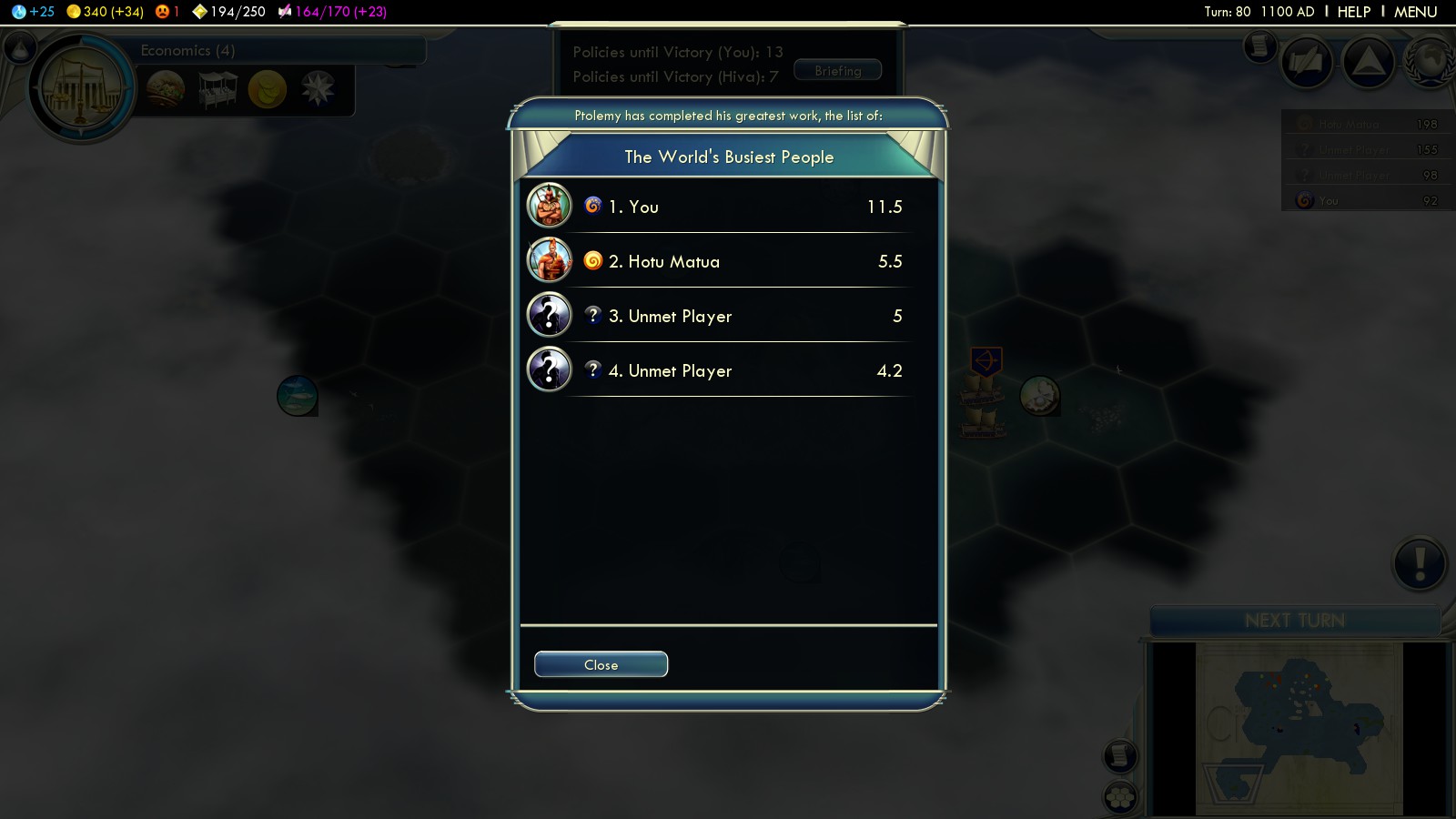
Task: Open the HELP menu
Action: (x=1353, y=12)
